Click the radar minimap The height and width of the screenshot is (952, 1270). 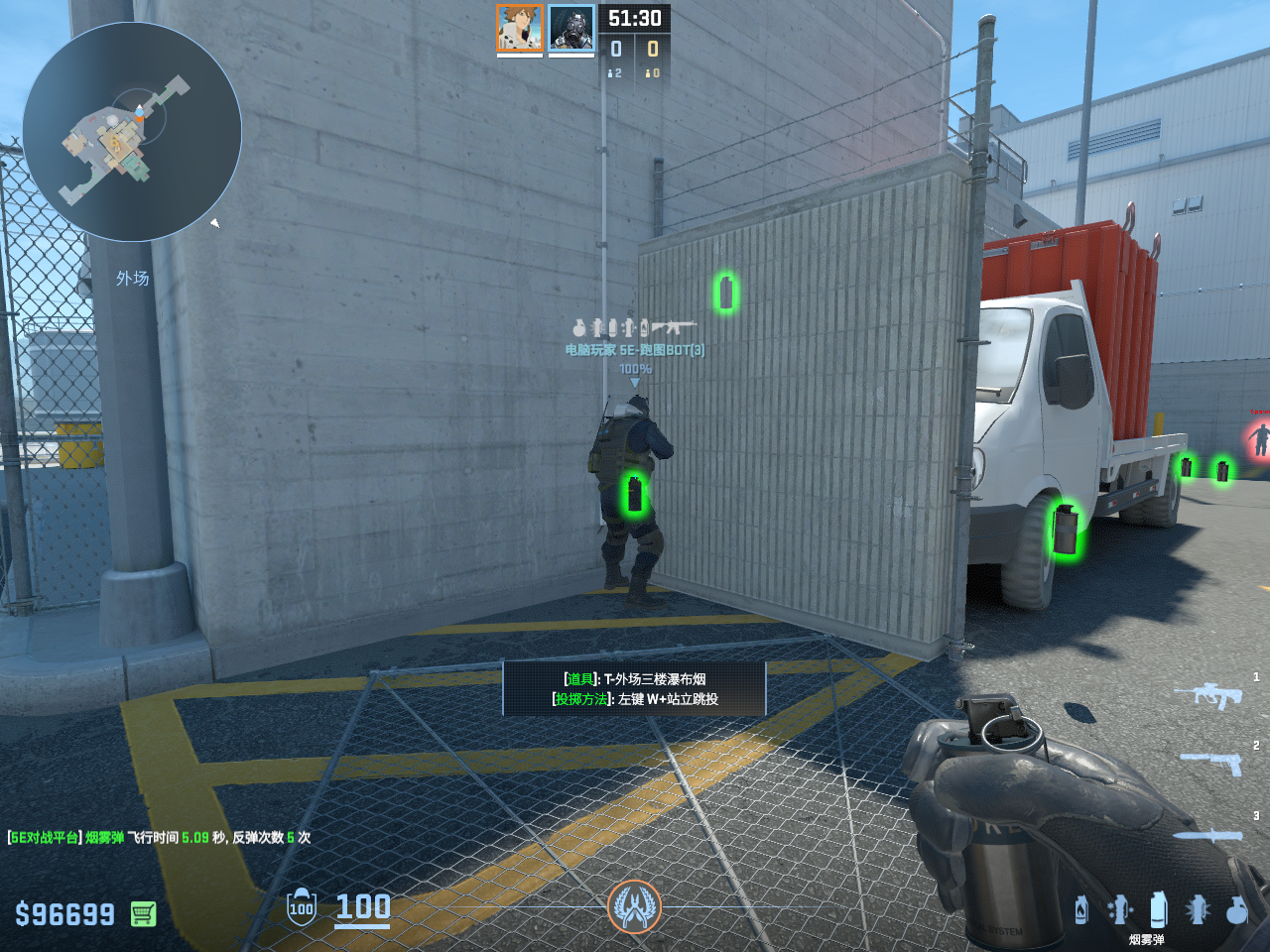tap(132, 132)
